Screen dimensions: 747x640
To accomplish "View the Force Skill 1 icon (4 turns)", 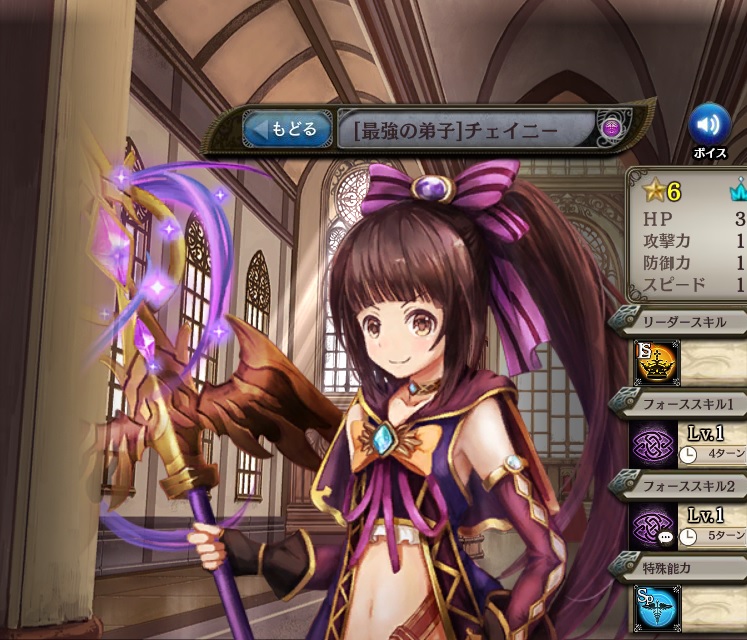I will point(653,444).
